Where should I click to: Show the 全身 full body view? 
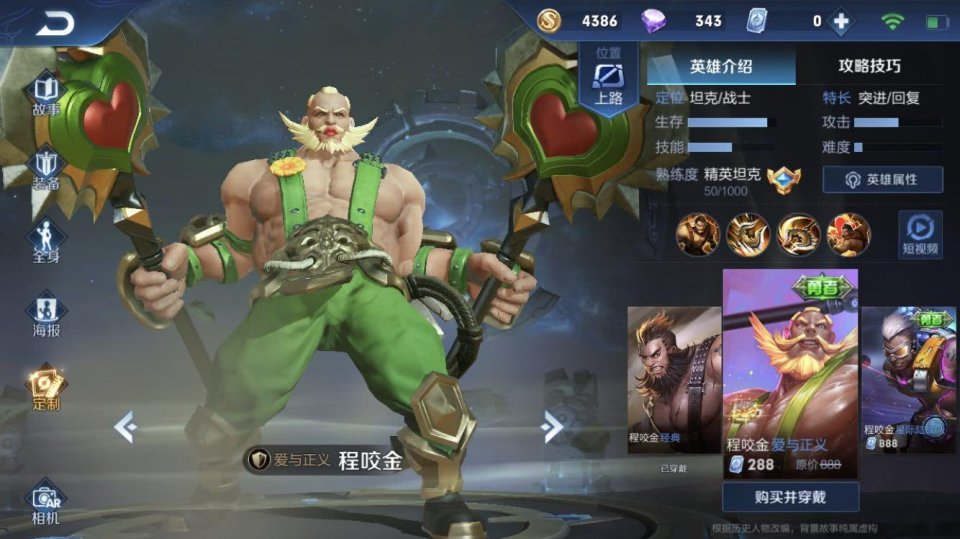coord(46,241)
